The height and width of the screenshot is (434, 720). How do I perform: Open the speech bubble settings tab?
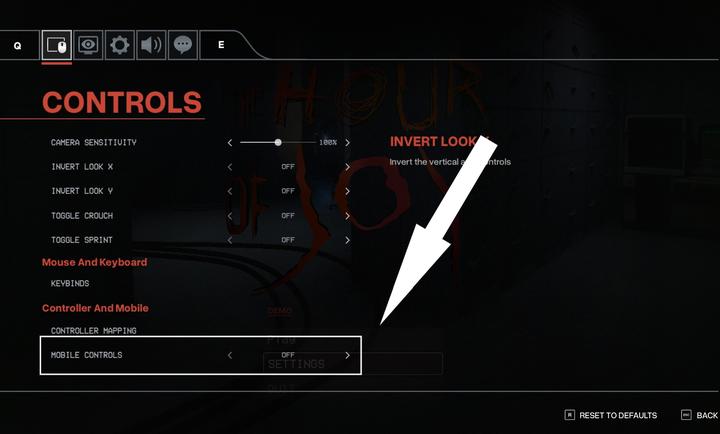[182, 45]
